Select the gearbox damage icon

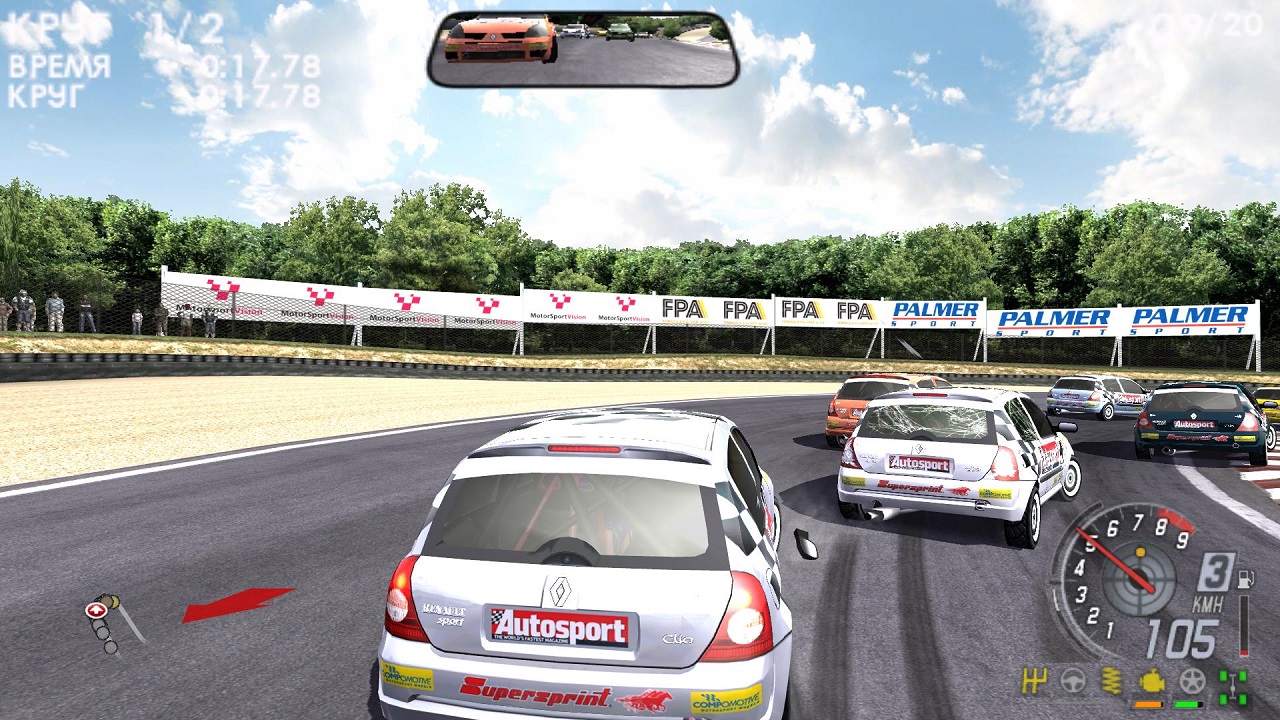[1034, 682]
